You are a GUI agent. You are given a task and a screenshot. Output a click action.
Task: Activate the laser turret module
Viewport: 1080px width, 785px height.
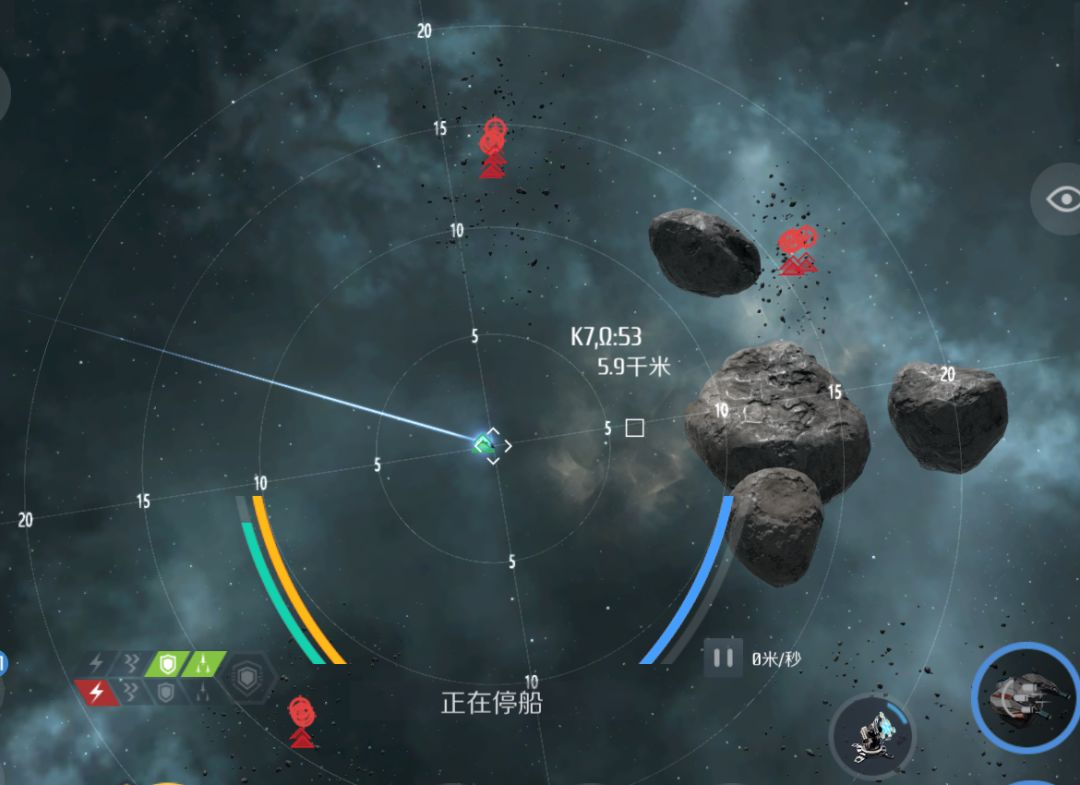click(x=872, y=735)
